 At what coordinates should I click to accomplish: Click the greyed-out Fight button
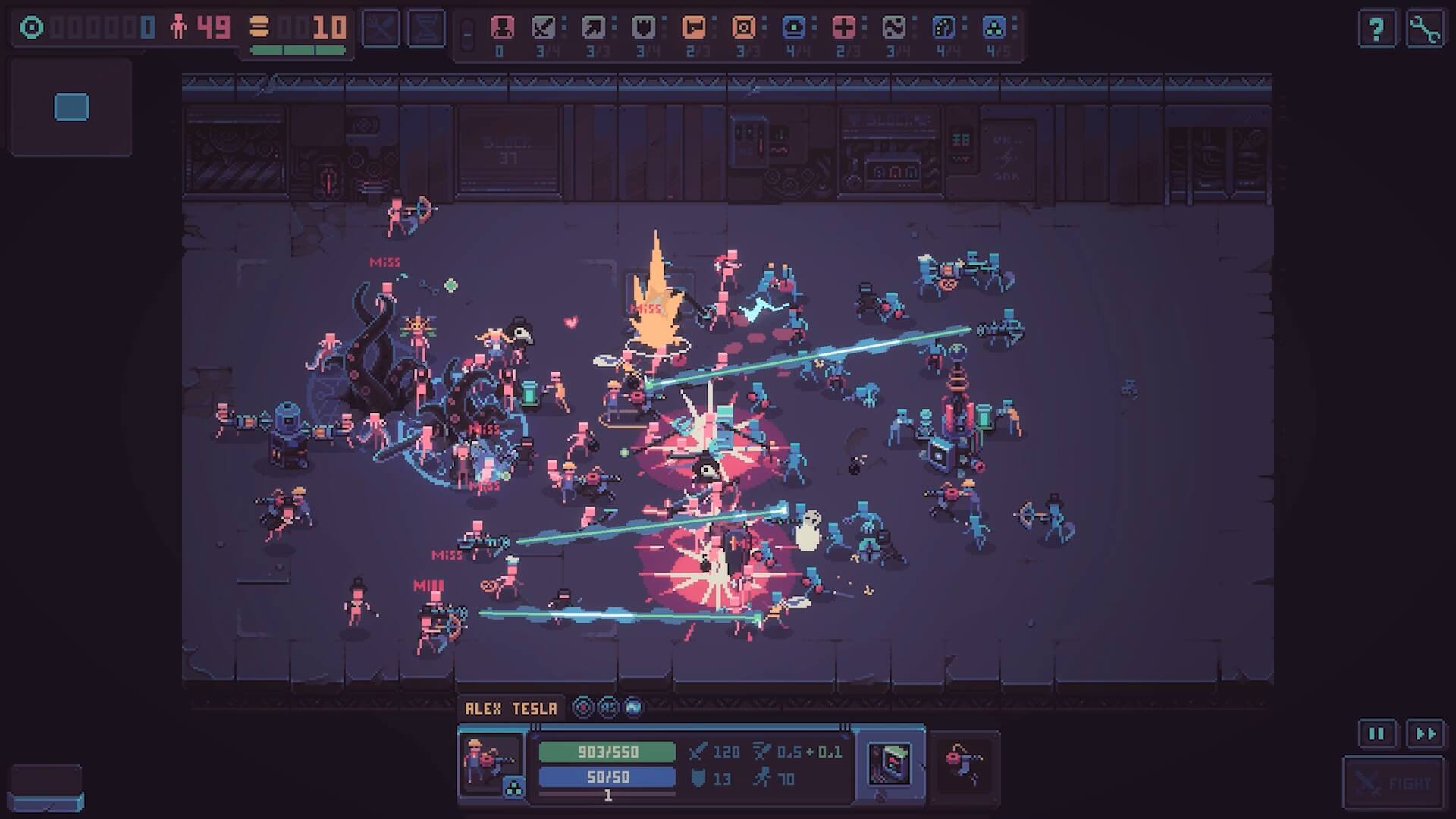click(x=1394, y=783)
